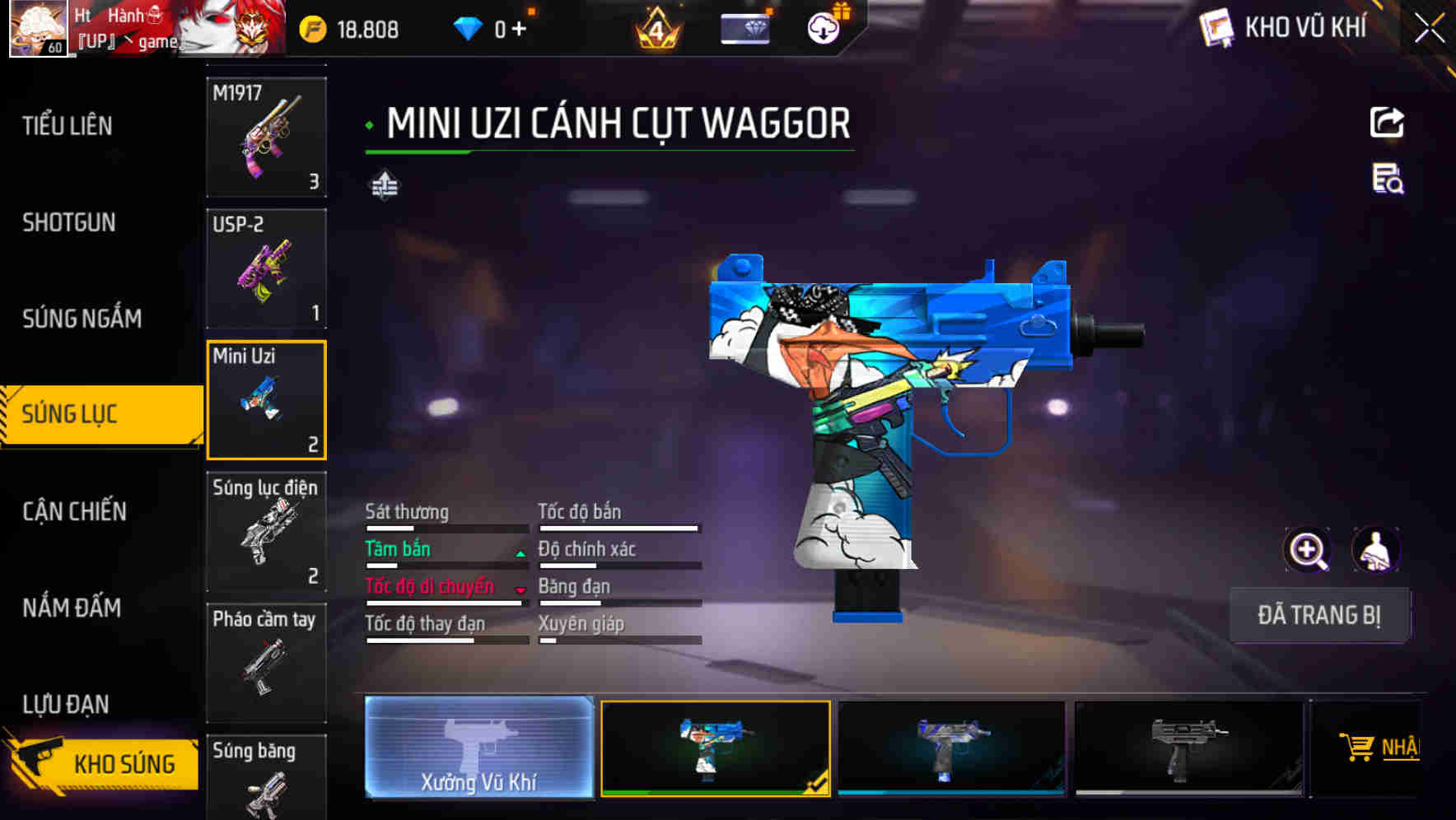This screenshot has height=820, width=1456.
Task: Select the Súng lục điện tile
Action: click(x=266, y=531)
